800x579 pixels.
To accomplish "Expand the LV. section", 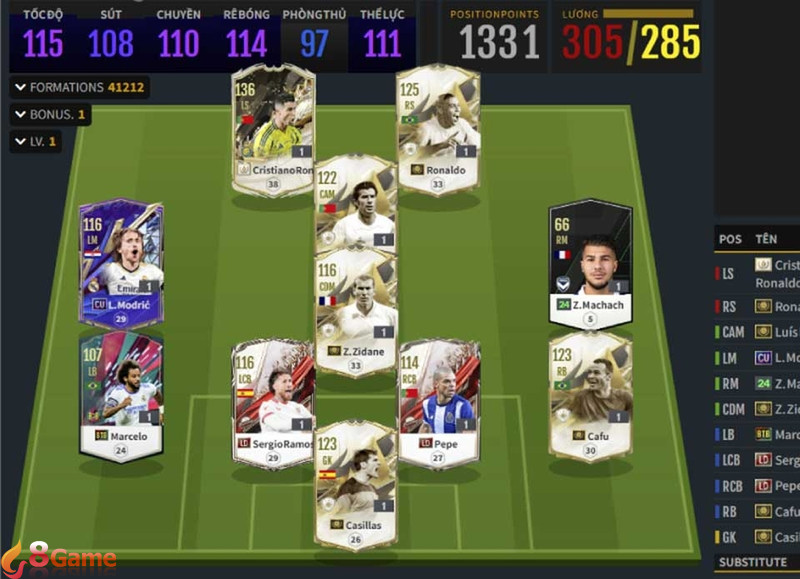I will 36,142.
